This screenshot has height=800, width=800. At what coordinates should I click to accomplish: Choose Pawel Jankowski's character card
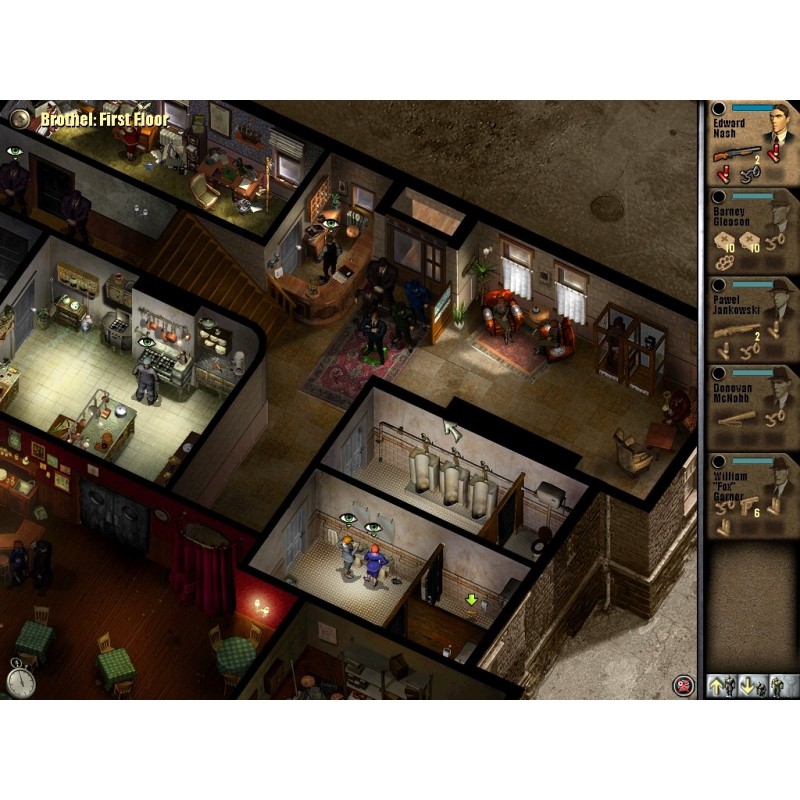pyautogui.click(x=752, y=320)
